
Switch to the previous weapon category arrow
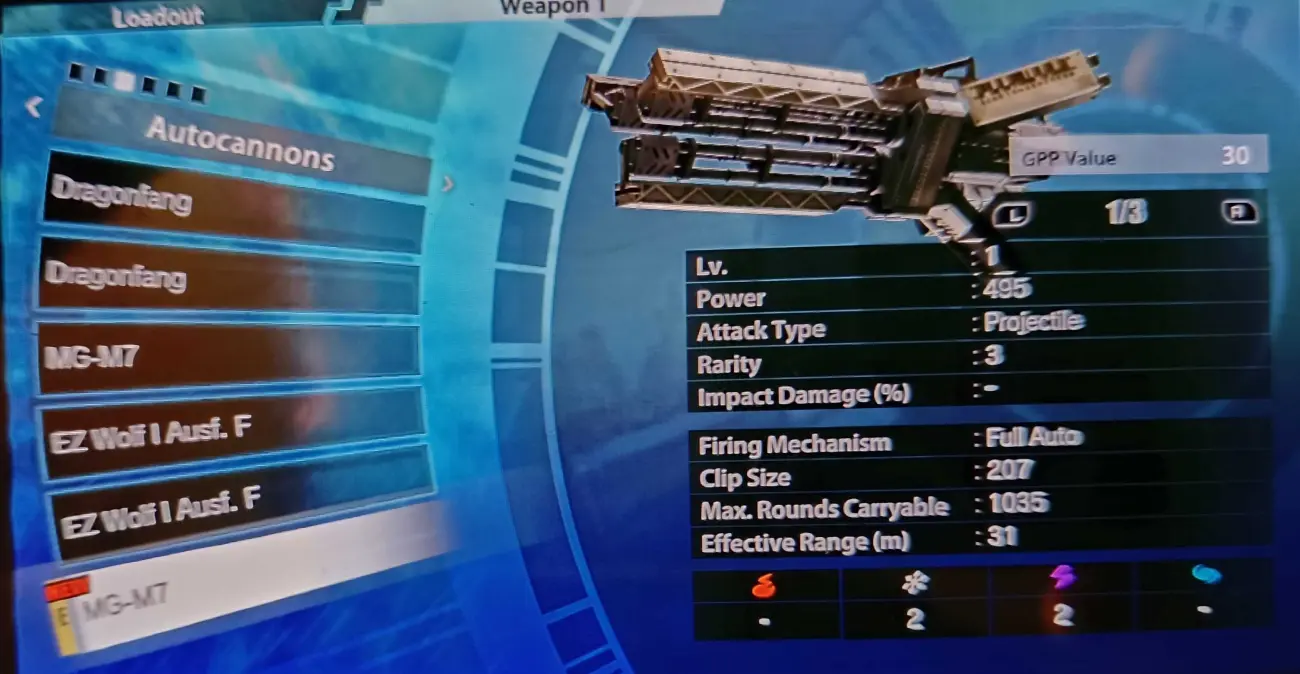[33, 106]
